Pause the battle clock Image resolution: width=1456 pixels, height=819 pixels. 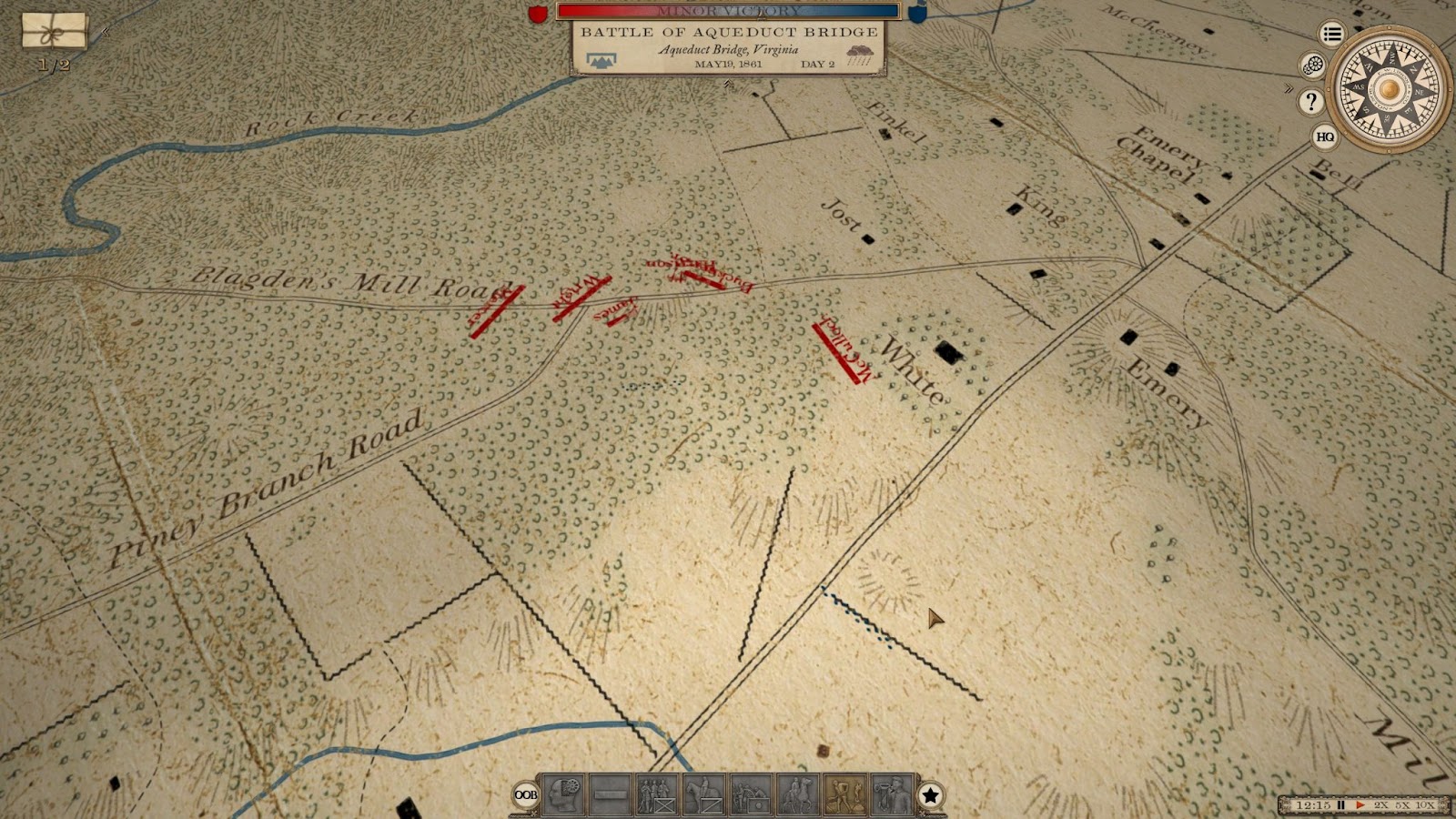[x=1340, y=805]
